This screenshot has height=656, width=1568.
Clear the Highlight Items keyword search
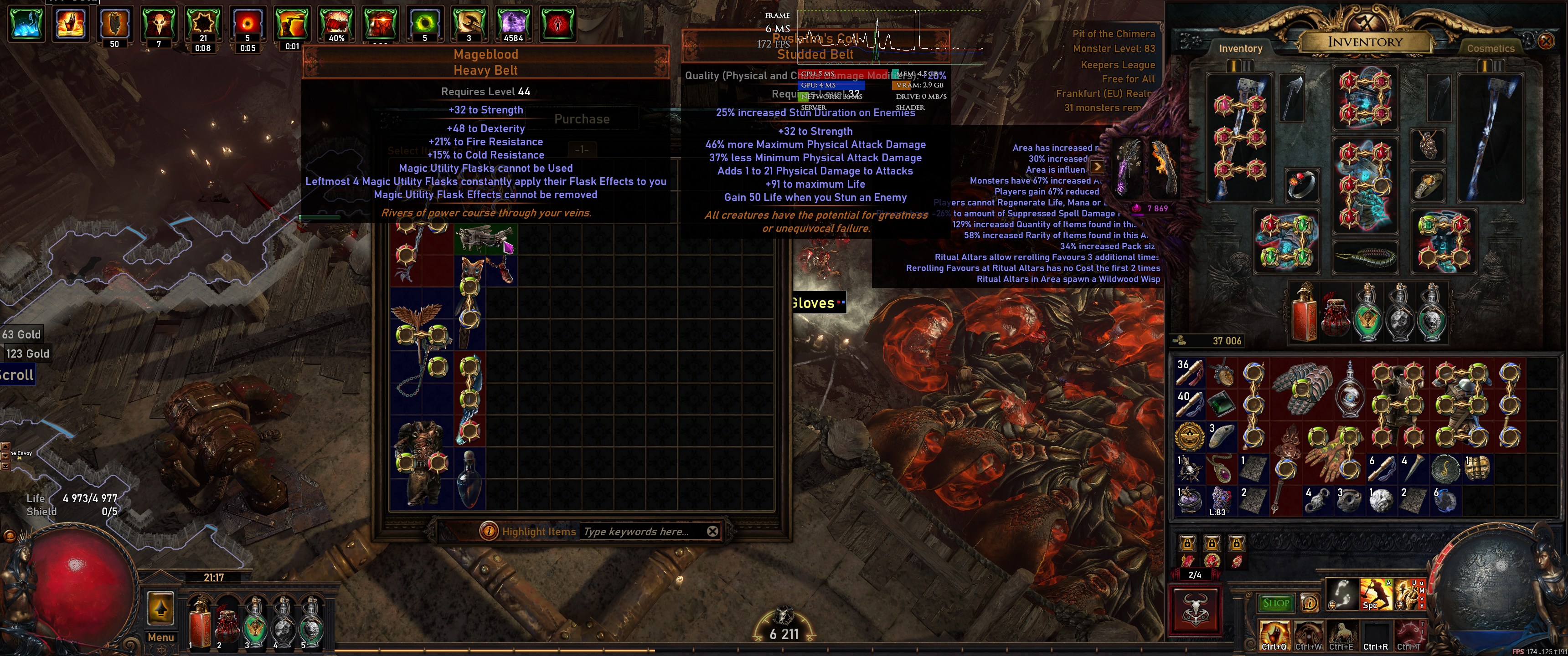(x=712, y=531)
